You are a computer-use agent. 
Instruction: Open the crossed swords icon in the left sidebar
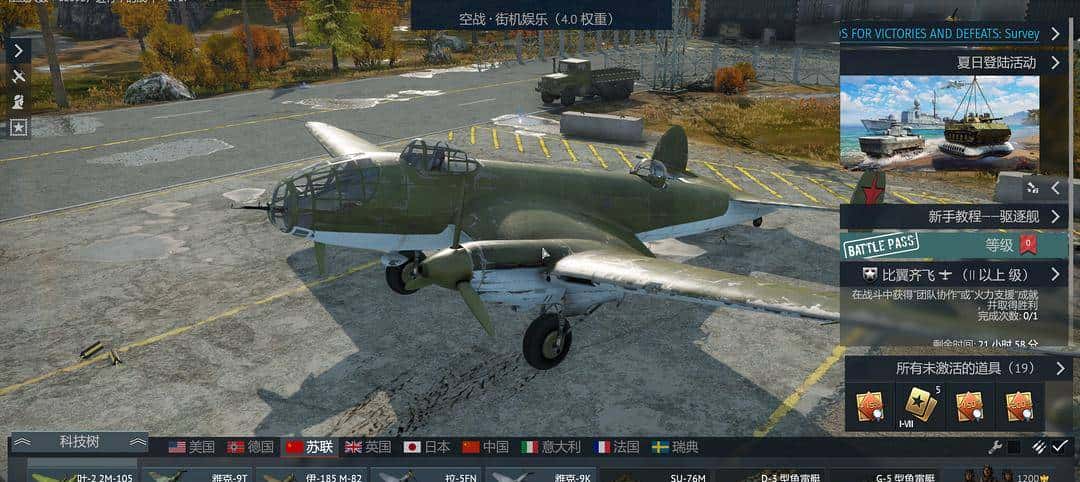pos(18,76)
